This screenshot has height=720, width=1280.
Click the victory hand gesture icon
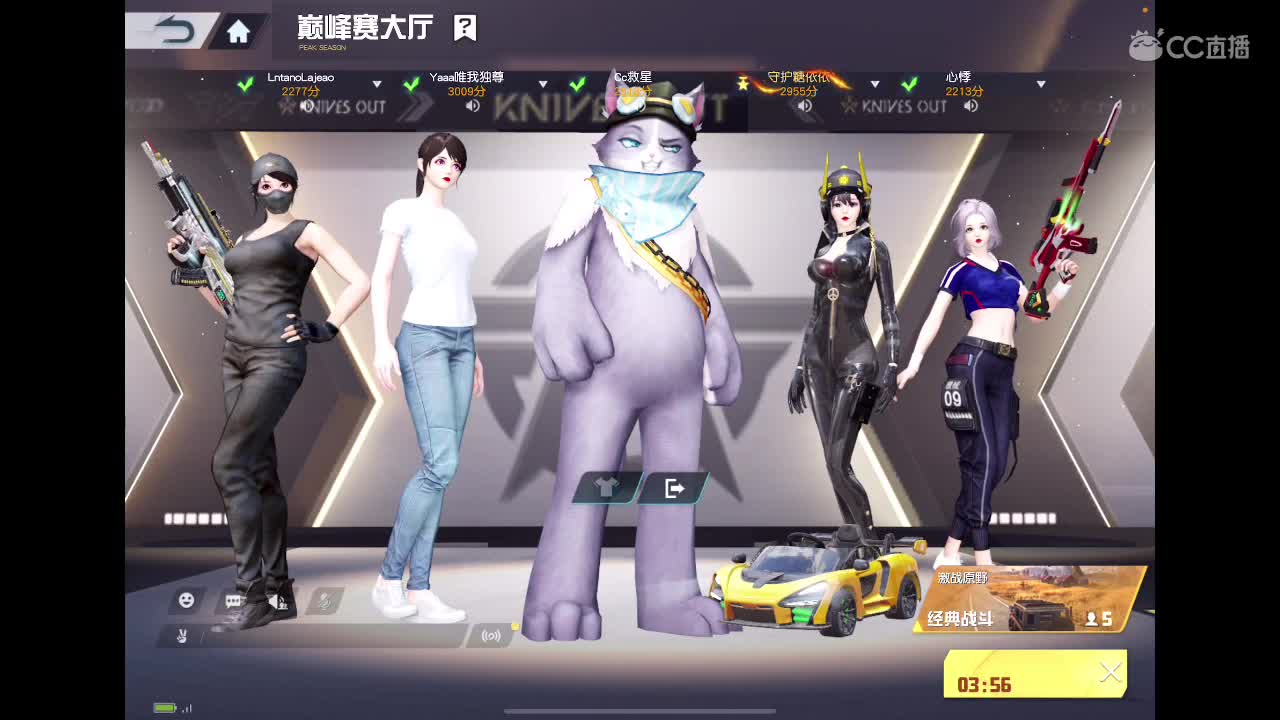[x=182, y=635]
